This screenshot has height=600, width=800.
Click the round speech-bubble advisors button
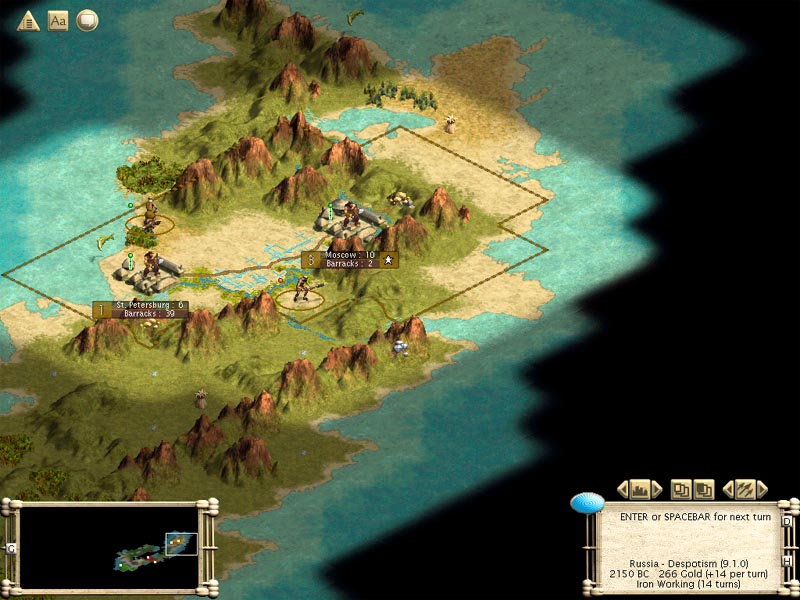coord(87,21)
